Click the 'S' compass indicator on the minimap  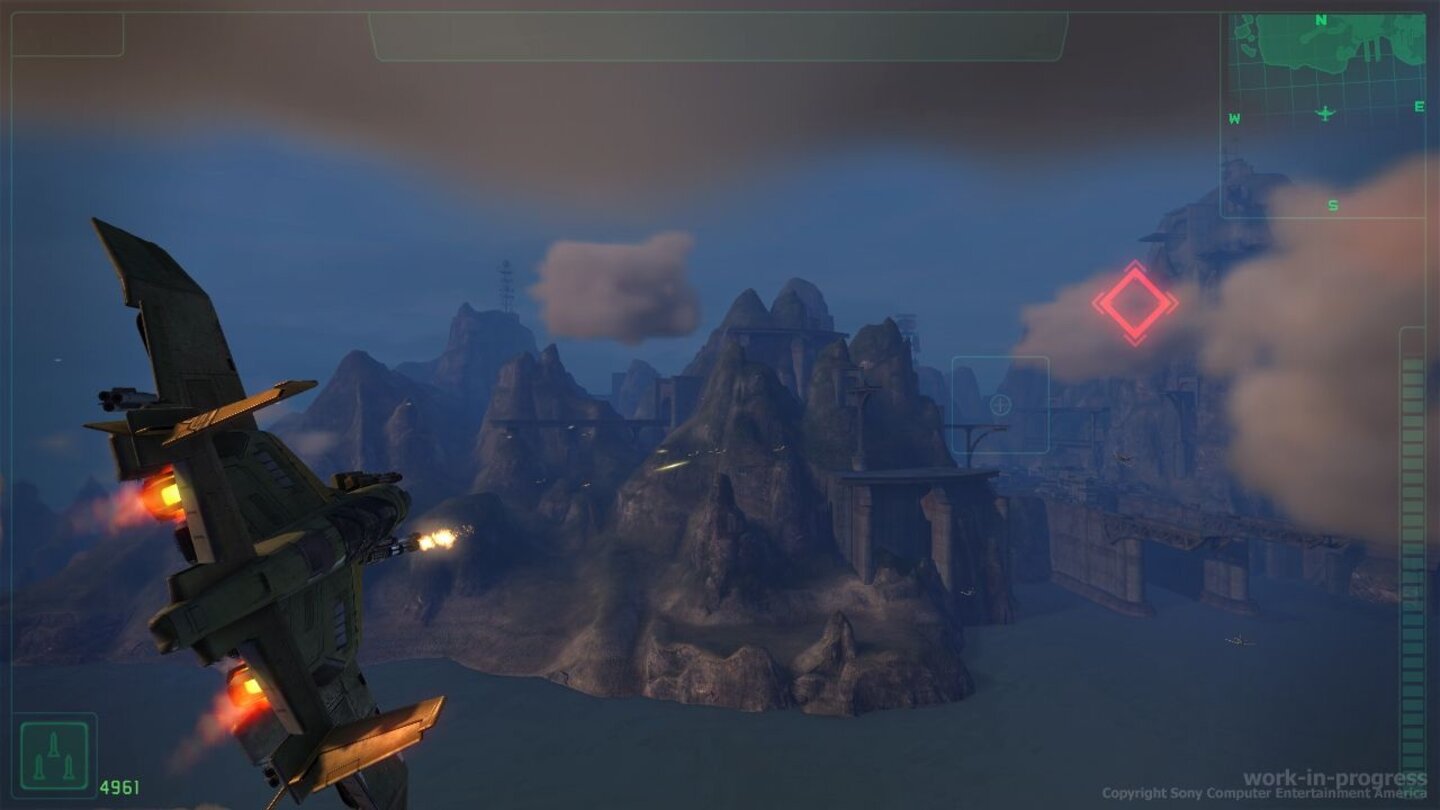(x=1332, y=205)
